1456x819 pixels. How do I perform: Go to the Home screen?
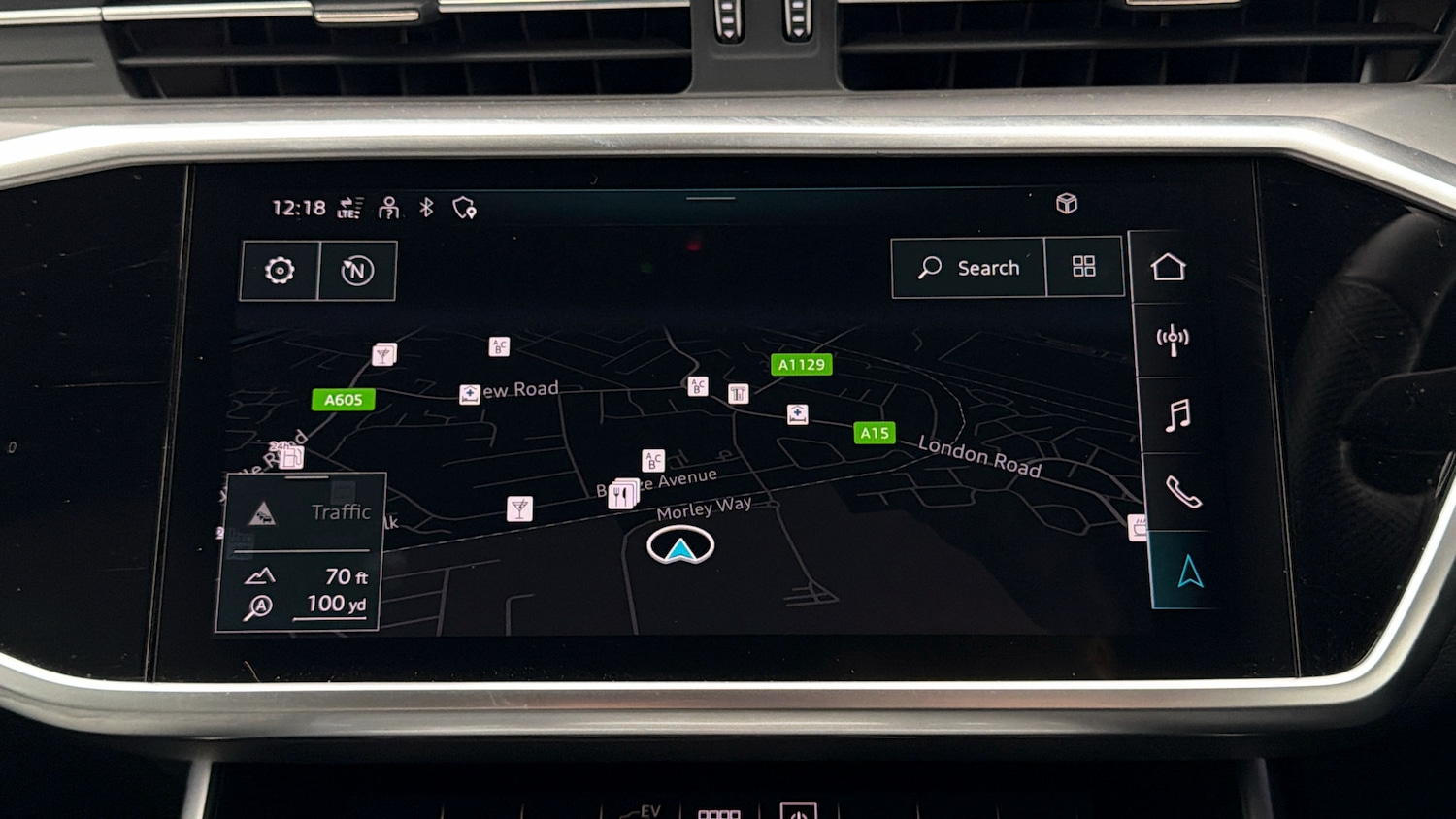[1168, 267]
